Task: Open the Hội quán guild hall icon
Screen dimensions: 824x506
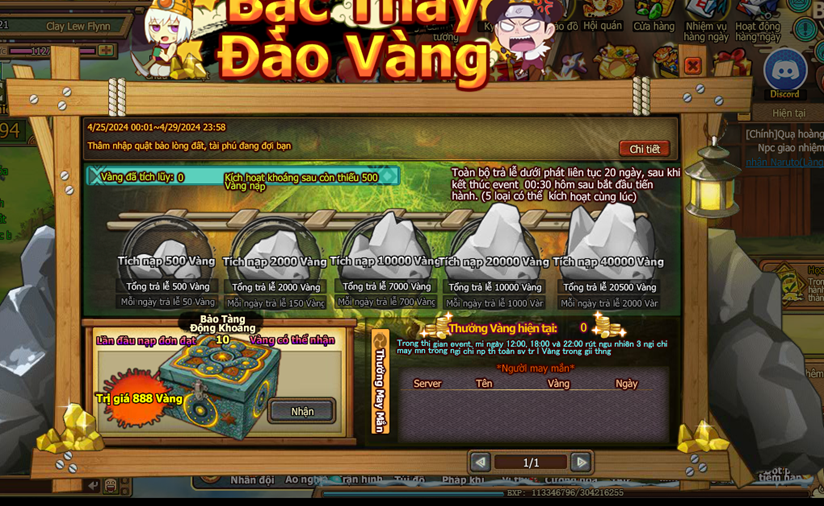Action: pos(602,18)
